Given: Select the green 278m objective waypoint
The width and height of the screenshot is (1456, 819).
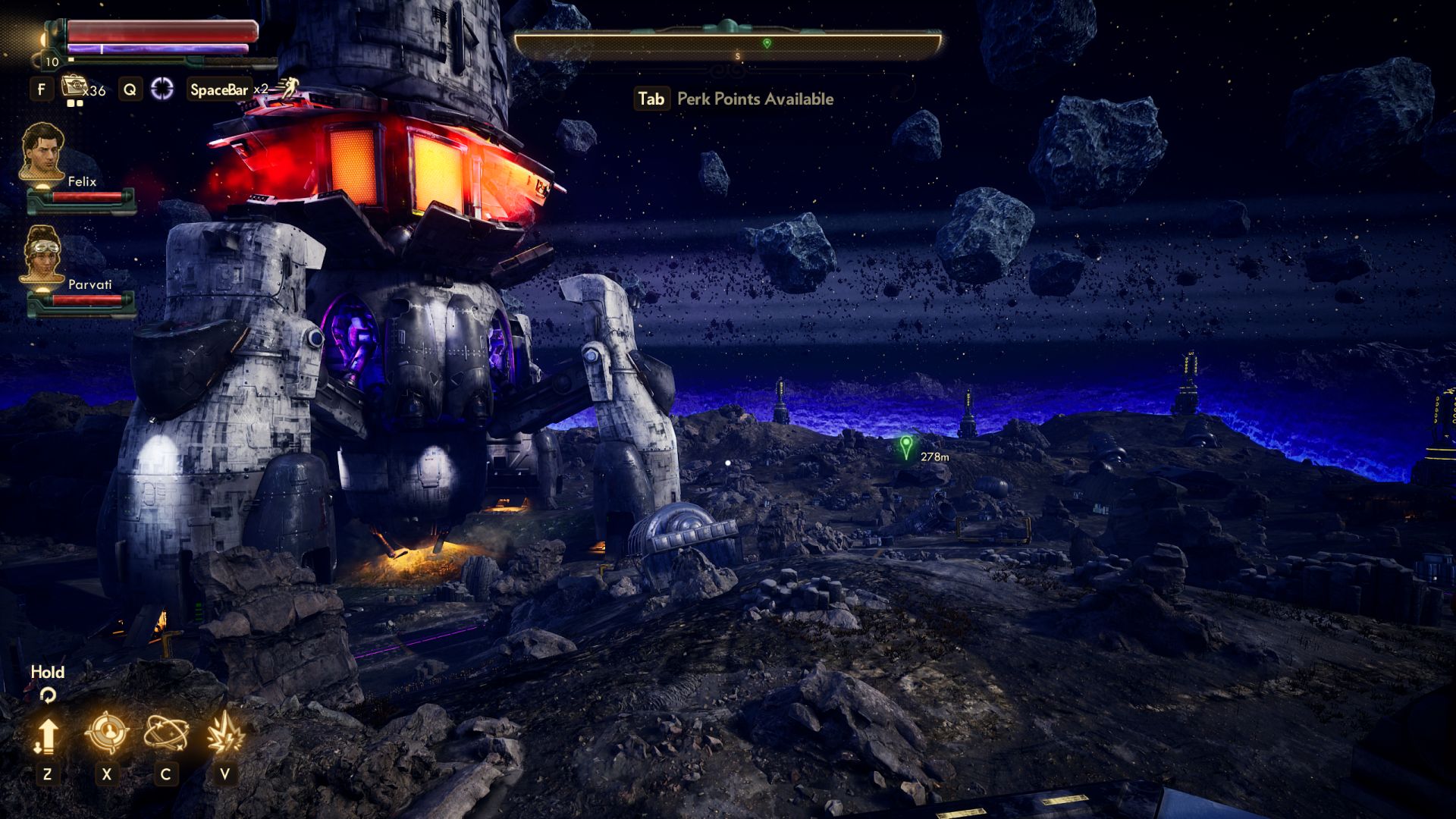Looking at the screenshot, I should pos(905,446).
